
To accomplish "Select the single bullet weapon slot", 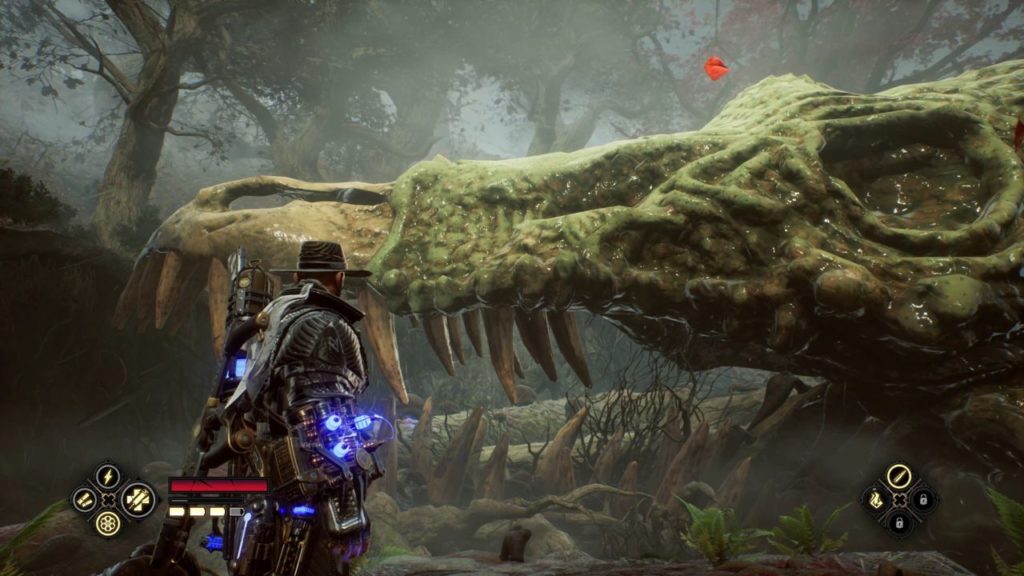I will coord(897,477).
